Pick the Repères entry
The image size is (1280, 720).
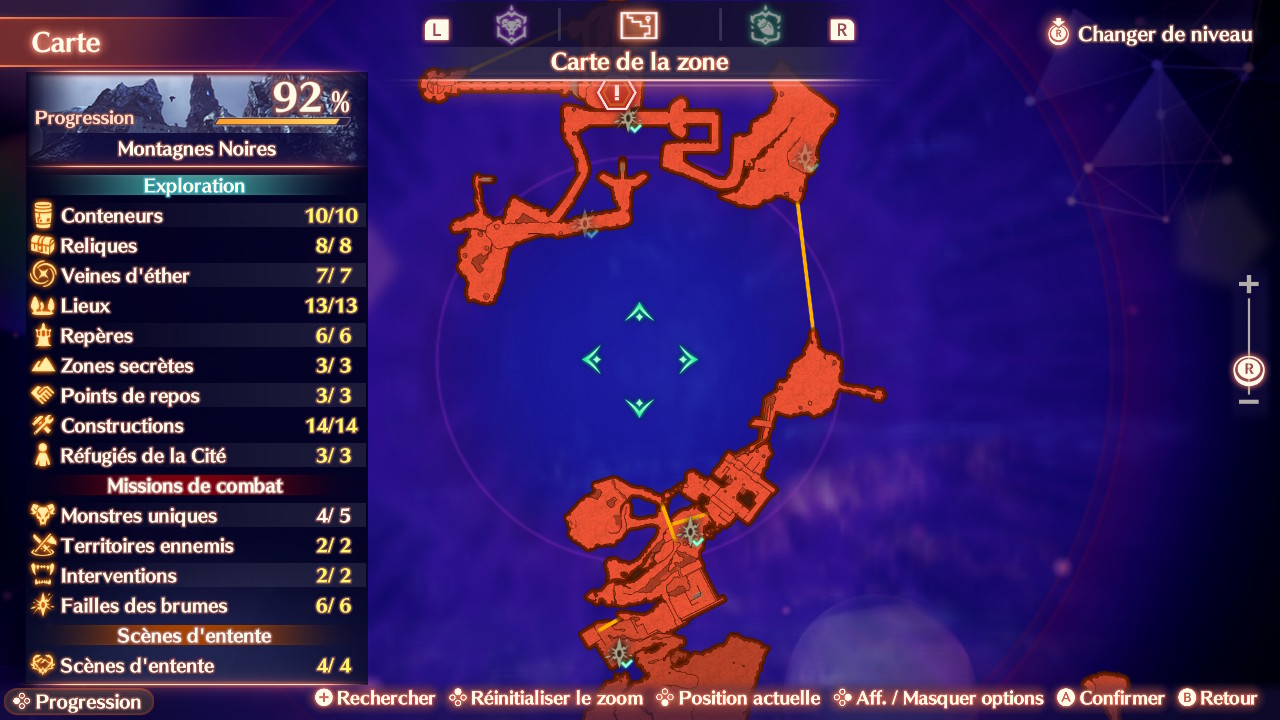pos(196,335)
